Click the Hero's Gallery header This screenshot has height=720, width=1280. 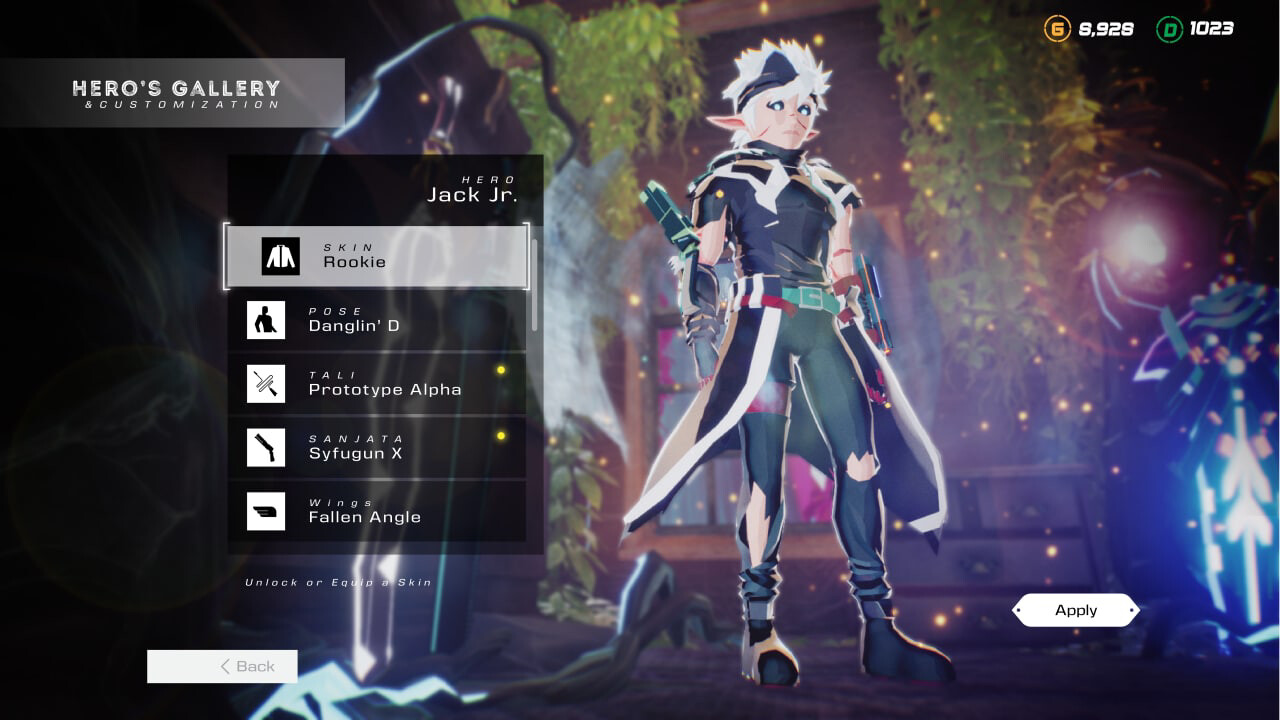click(x=175, y=86)
